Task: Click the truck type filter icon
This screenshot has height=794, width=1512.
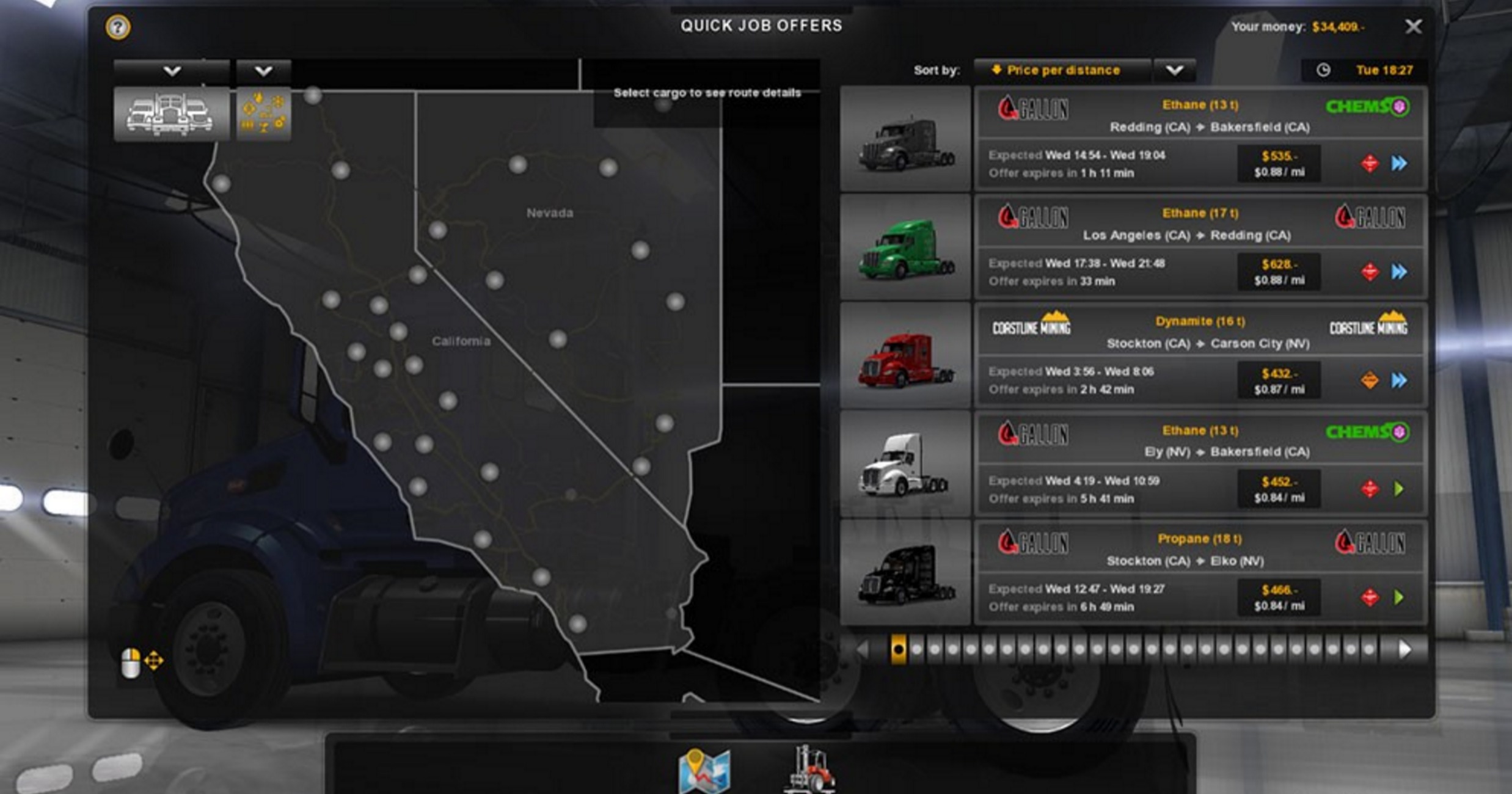Action: (171, 114)
